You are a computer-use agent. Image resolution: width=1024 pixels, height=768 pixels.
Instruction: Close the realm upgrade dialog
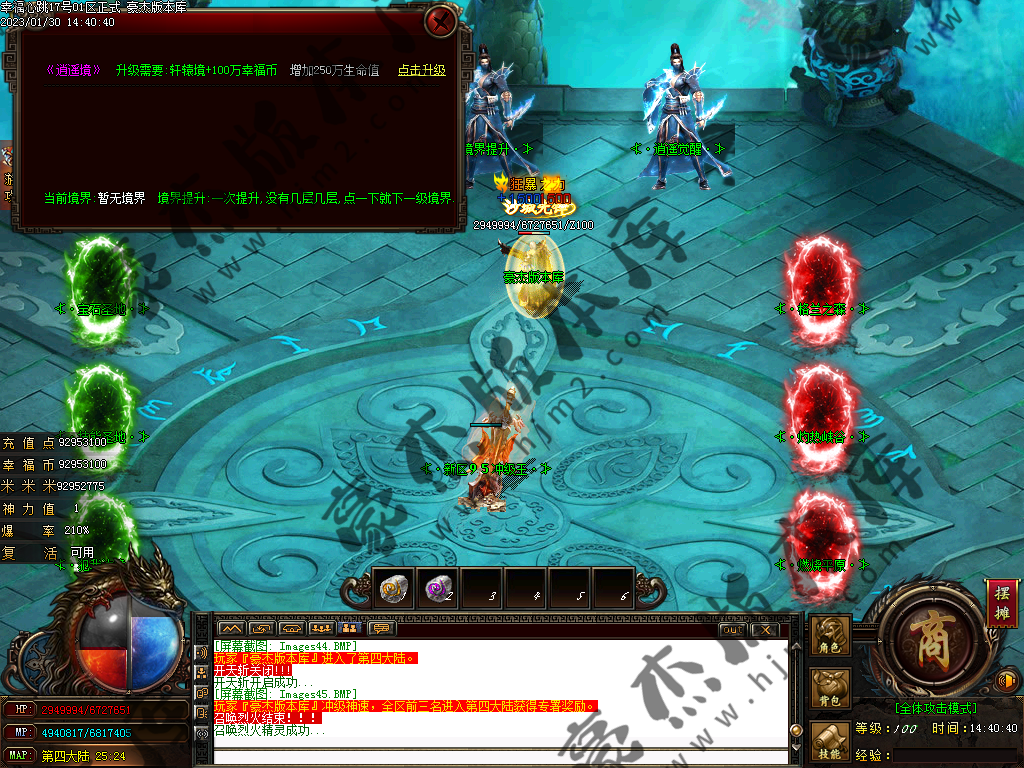click(440, 21)
